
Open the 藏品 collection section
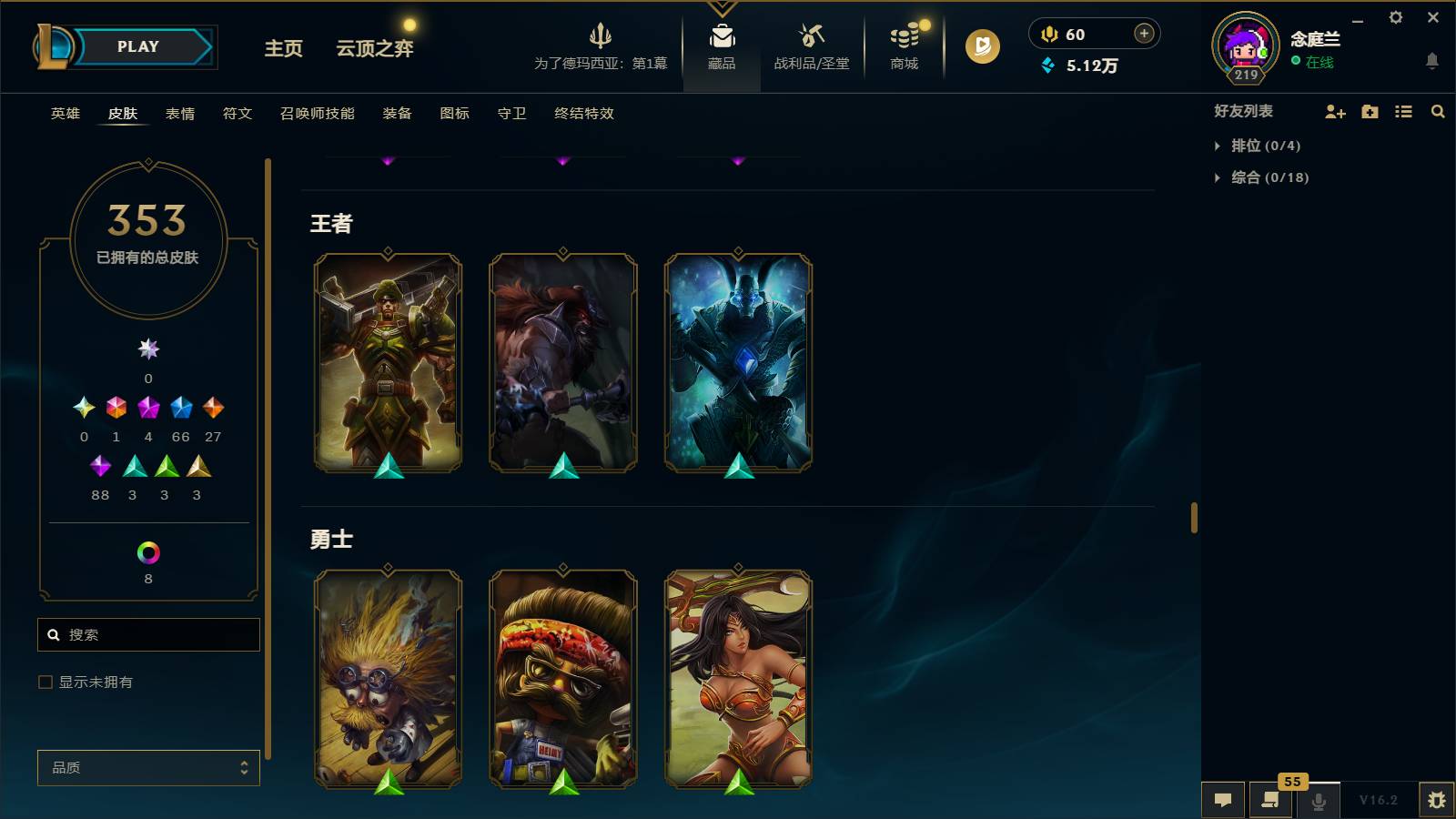pyautogui.click(x=722, y=47)
